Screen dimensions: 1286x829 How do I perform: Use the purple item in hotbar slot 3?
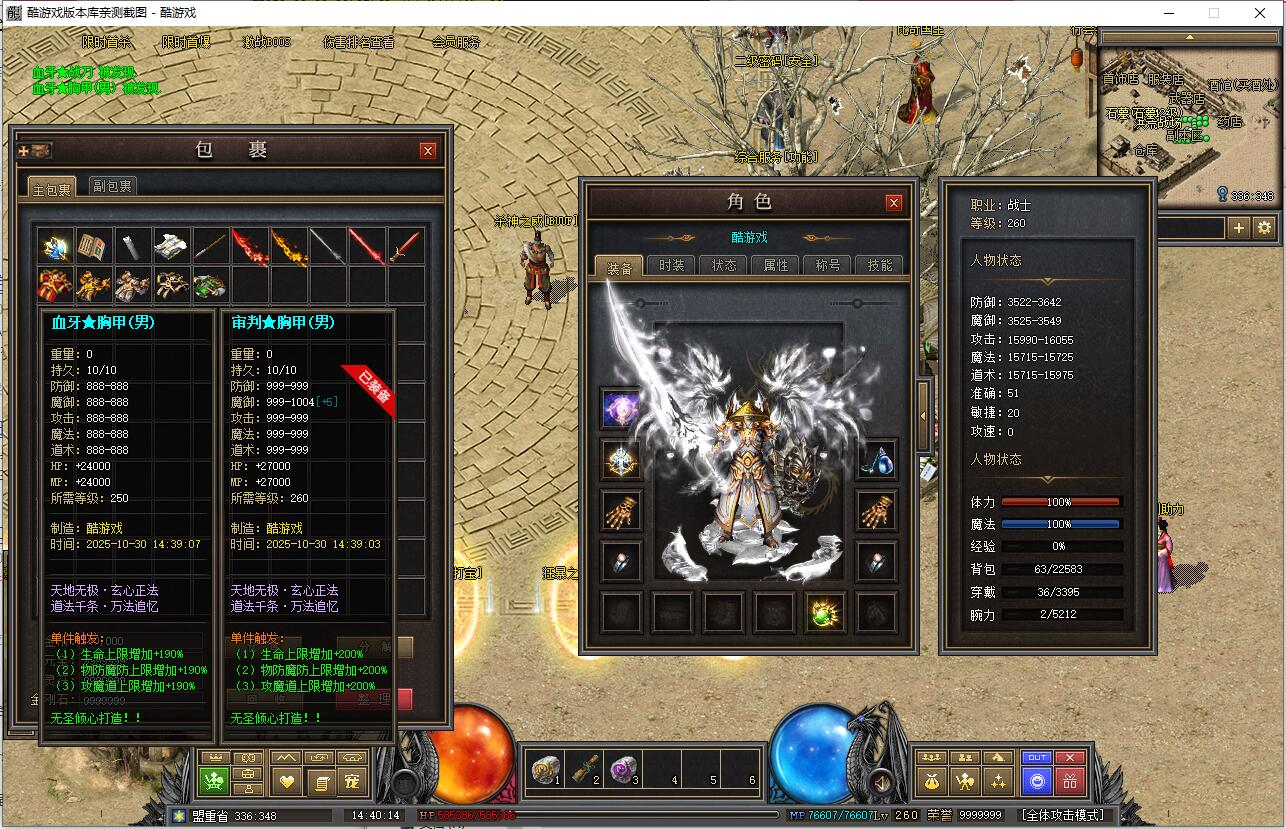[x=623, y=769]
